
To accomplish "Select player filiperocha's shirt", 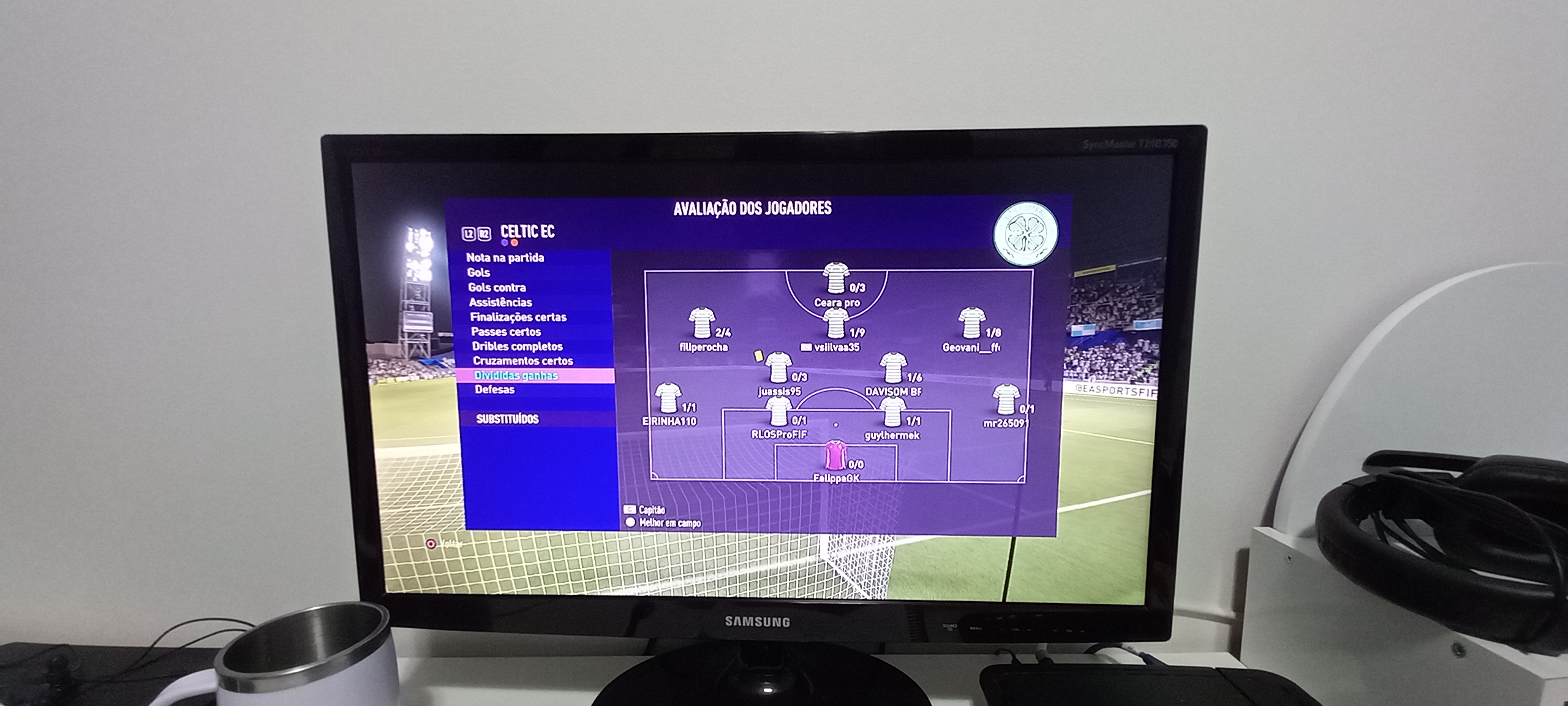I will point(702,324).
